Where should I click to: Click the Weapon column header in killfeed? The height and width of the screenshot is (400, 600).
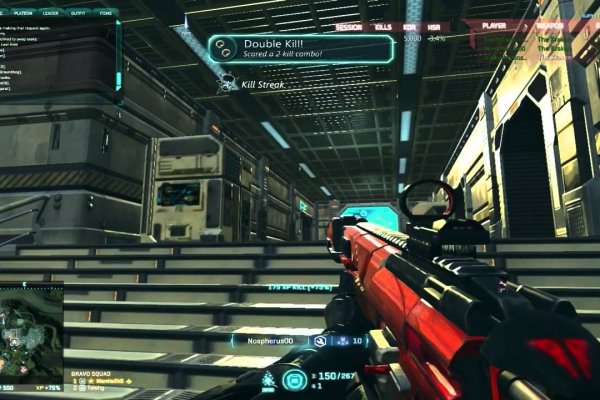click(548, 24)
